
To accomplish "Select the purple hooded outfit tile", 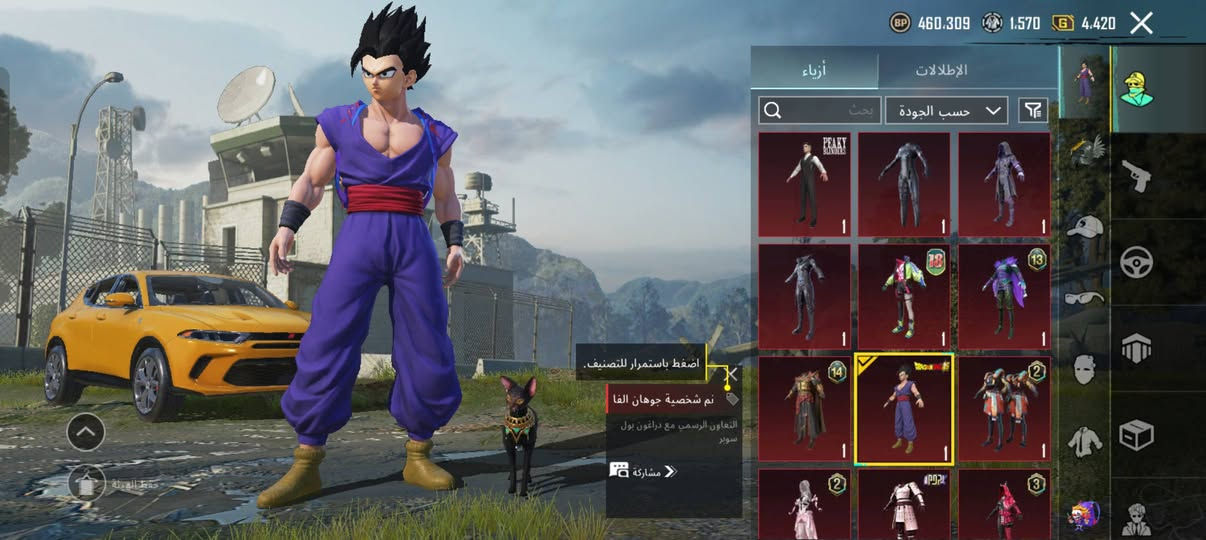I will pos(1004,184).
